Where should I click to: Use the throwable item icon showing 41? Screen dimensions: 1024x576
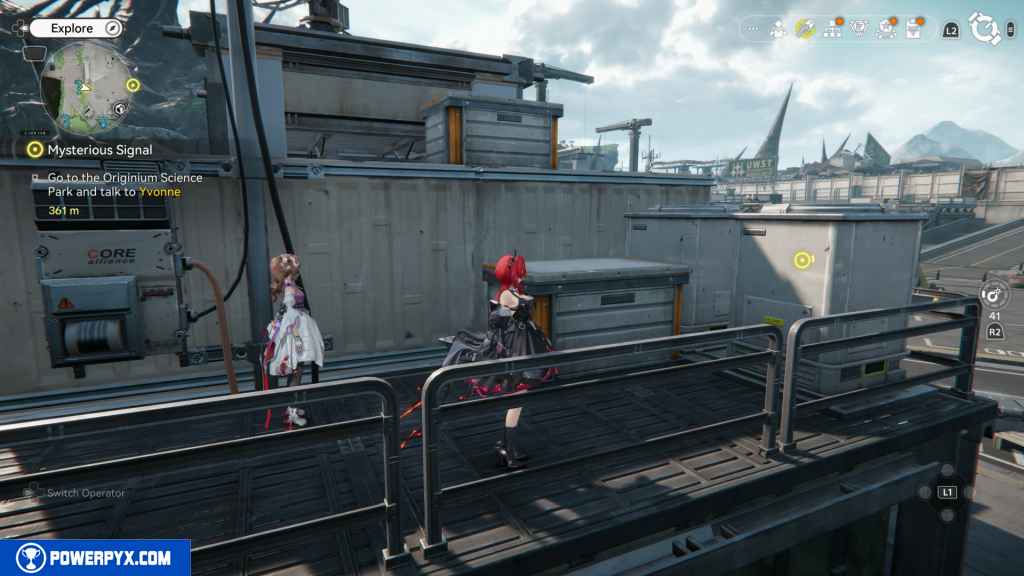click(x=994, y=295)
